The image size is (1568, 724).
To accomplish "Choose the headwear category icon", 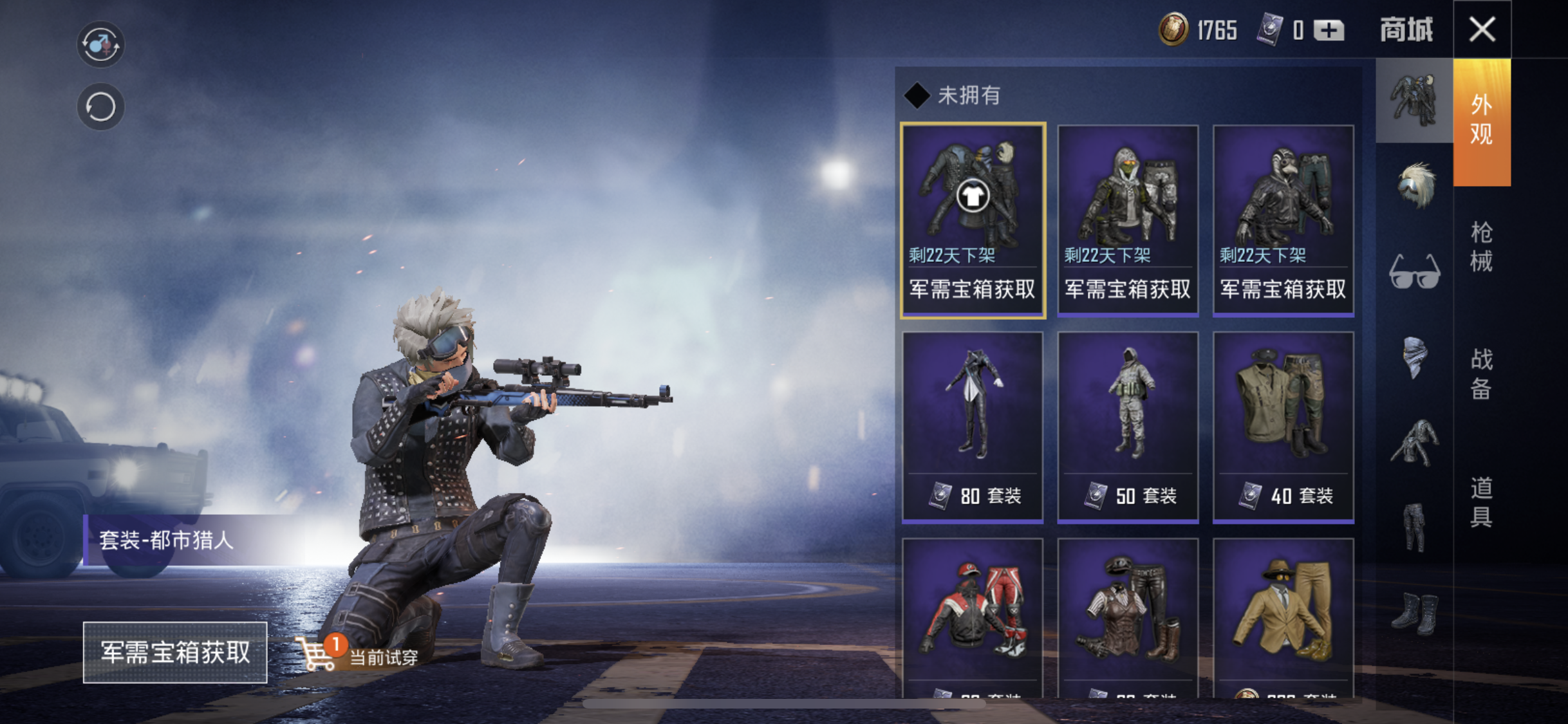I will point(1415,186).
